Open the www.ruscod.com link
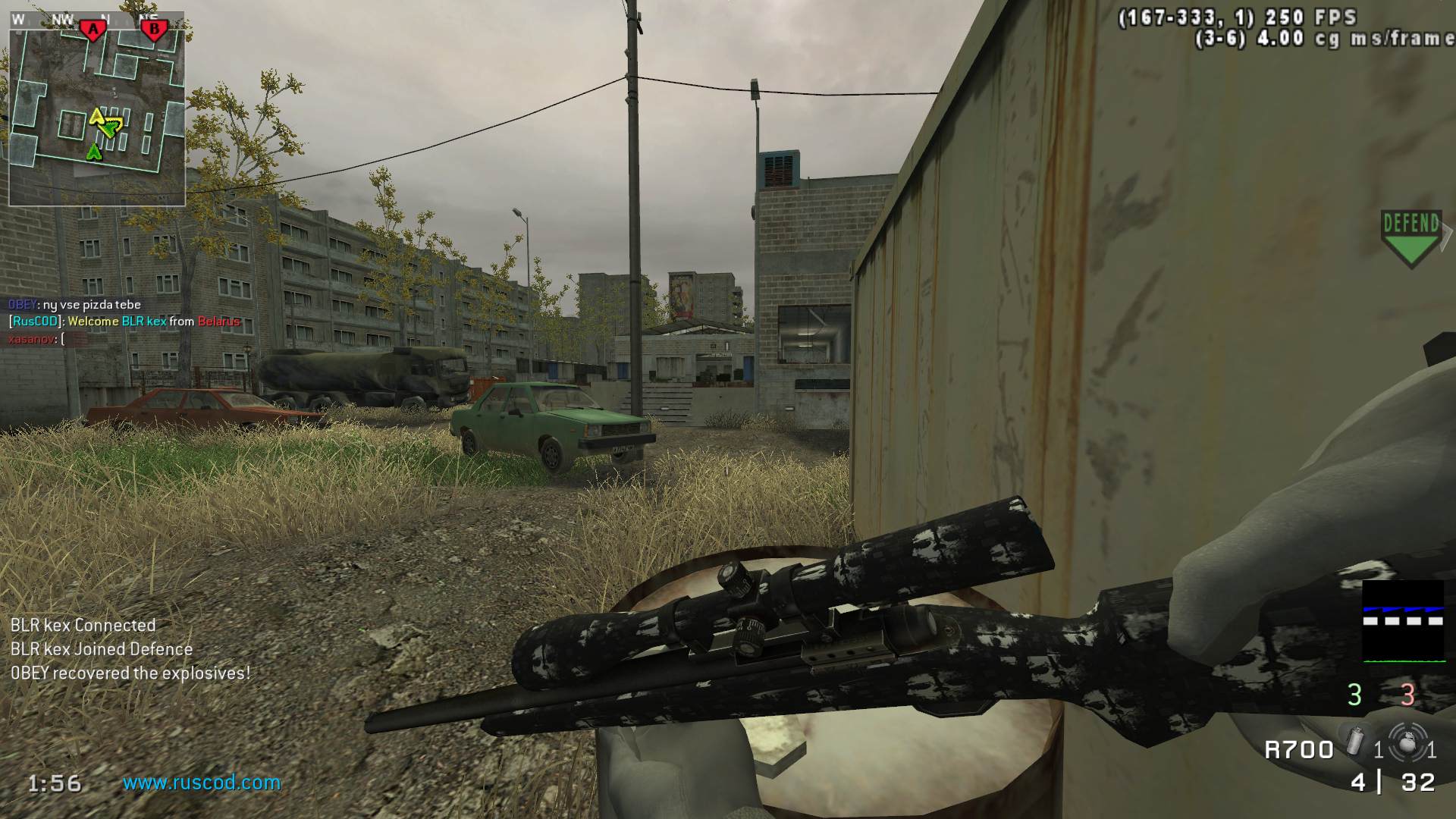Viewport: 1456px width, 819px height. [x=202, y=783]
